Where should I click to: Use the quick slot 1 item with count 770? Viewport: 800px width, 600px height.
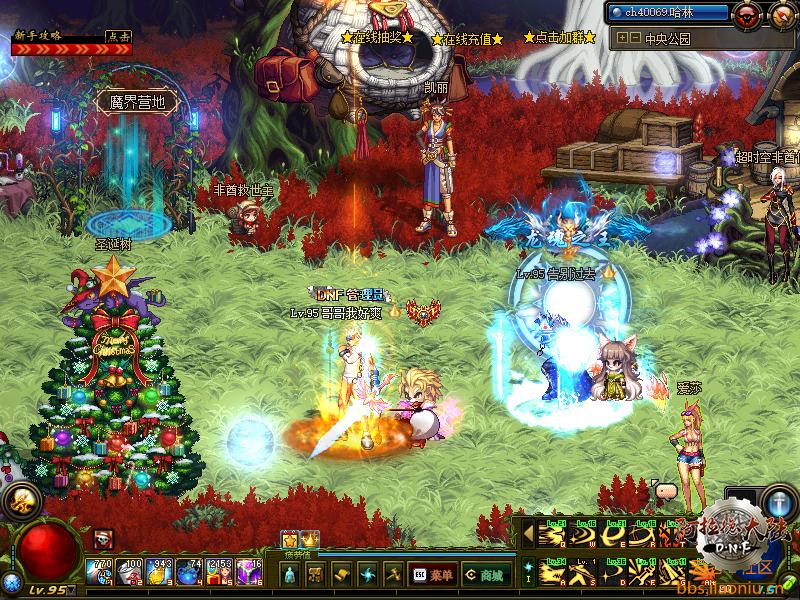click(100, 573)
